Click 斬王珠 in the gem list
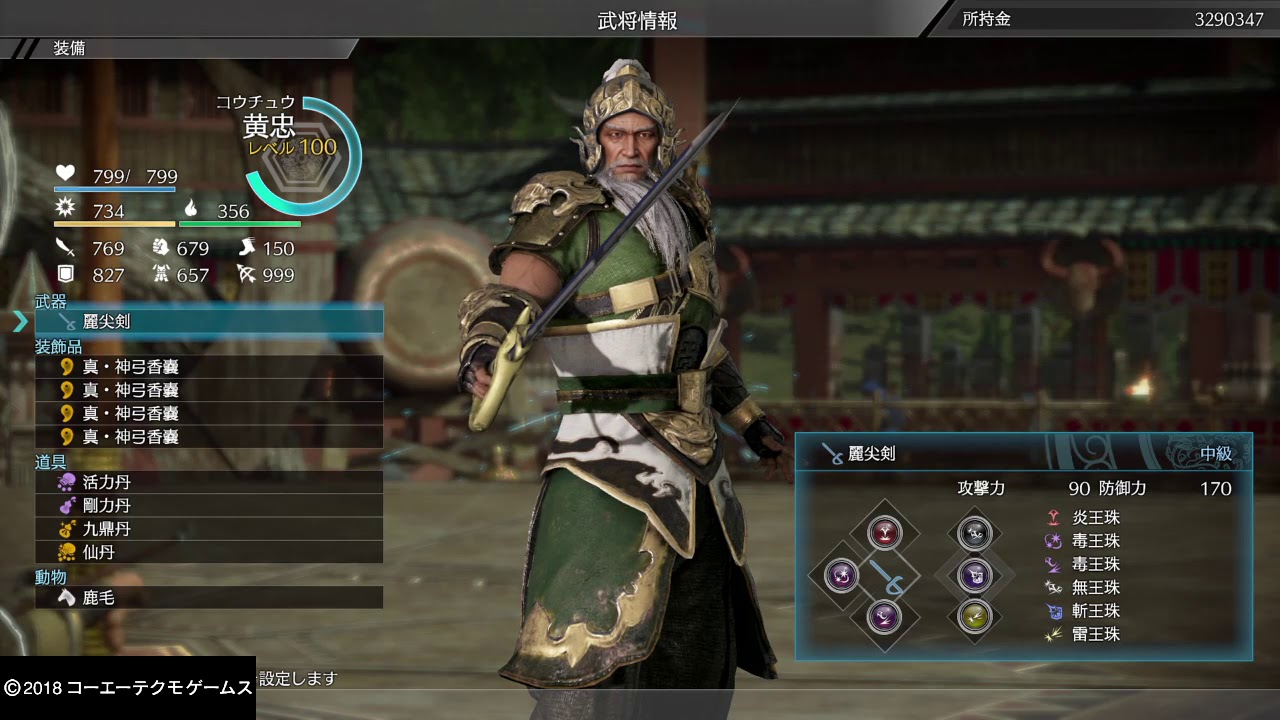The image size is (1280, 720). click(x=1094, y=611)
